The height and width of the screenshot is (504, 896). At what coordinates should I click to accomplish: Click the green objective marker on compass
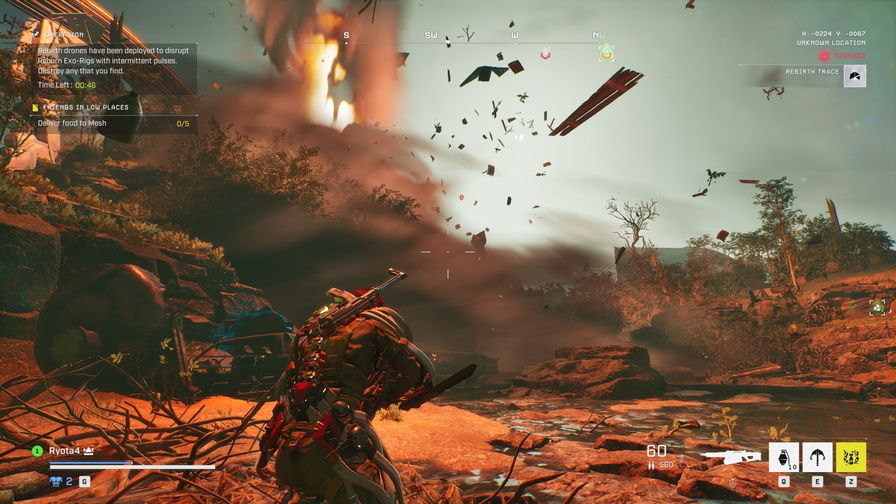pyautogui.click(x=606, y=53)
